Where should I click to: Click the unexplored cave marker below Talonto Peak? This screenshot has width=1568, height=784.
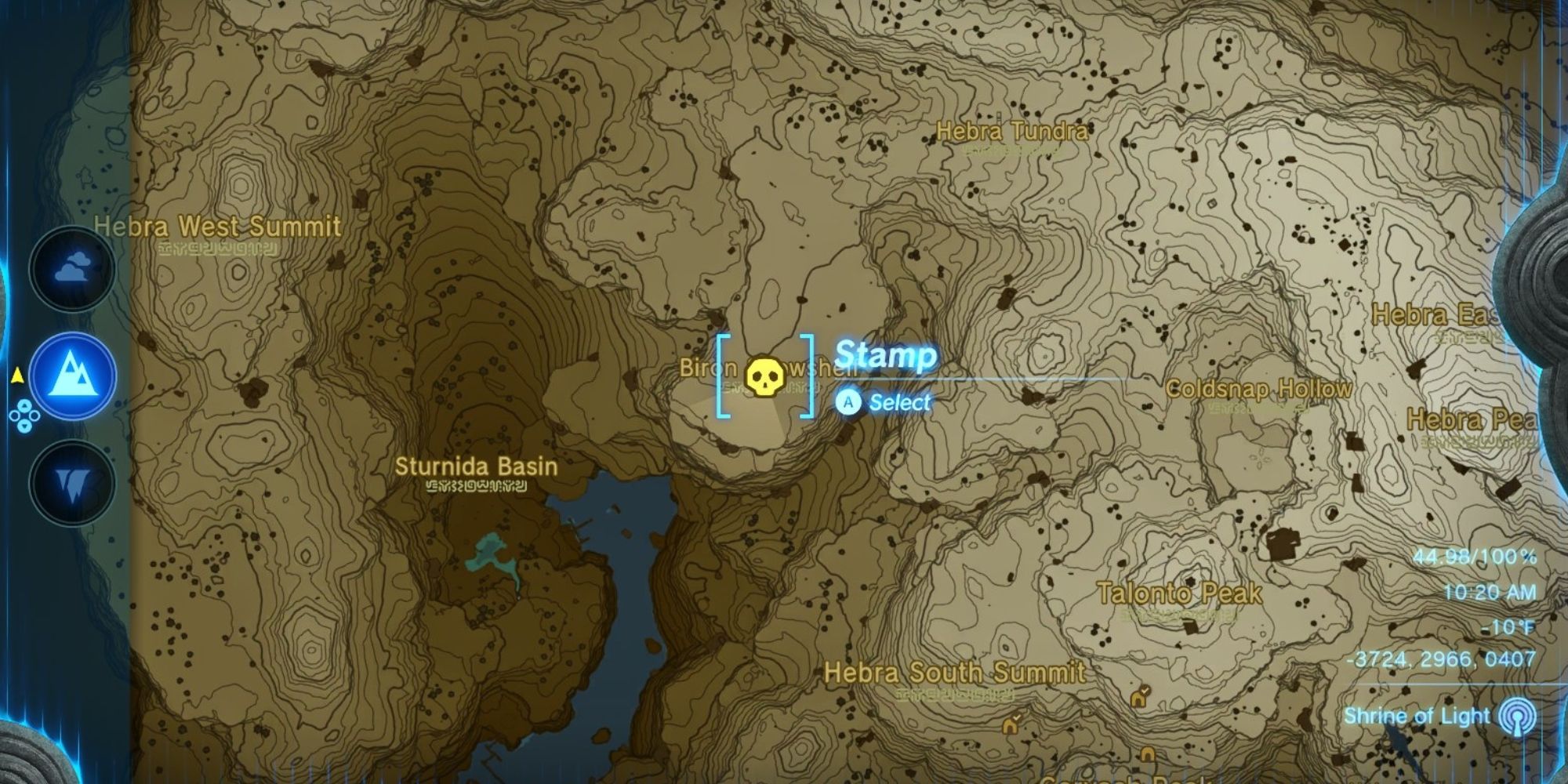pos(1146,756)
